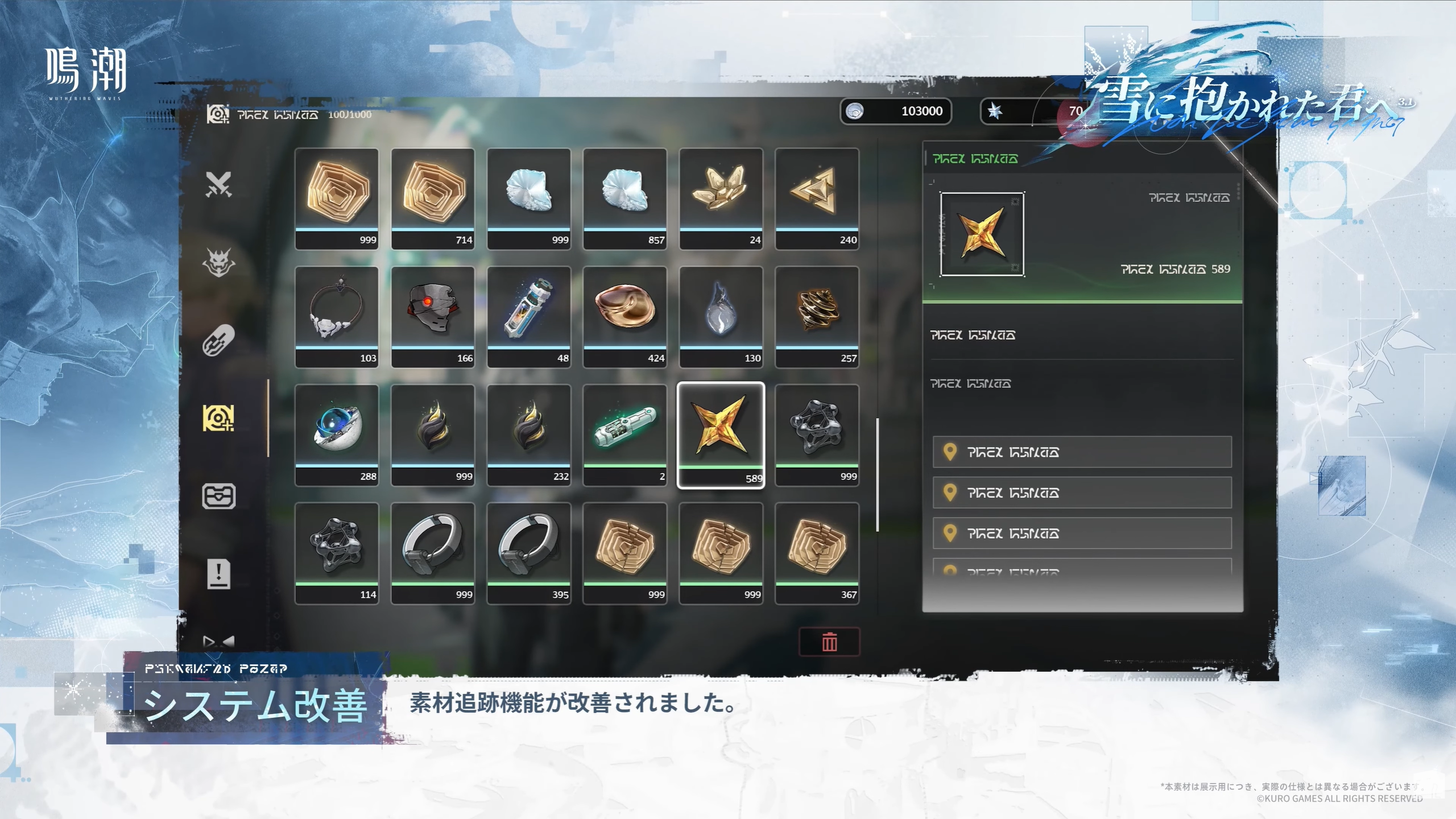Select the green tube item with count 2
1456x819 pixels.
click(624, 435)
